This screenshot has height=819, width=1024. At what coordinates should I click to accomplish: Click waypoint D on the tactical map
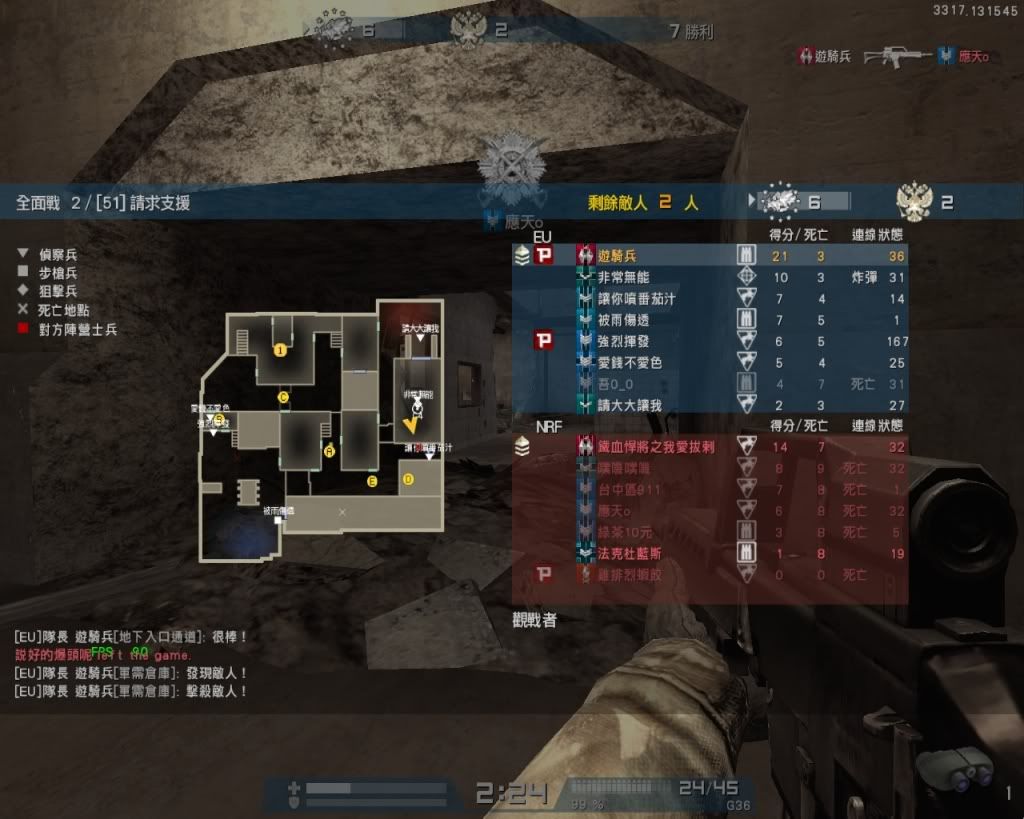pyautogui.click(x=407, y=479)
